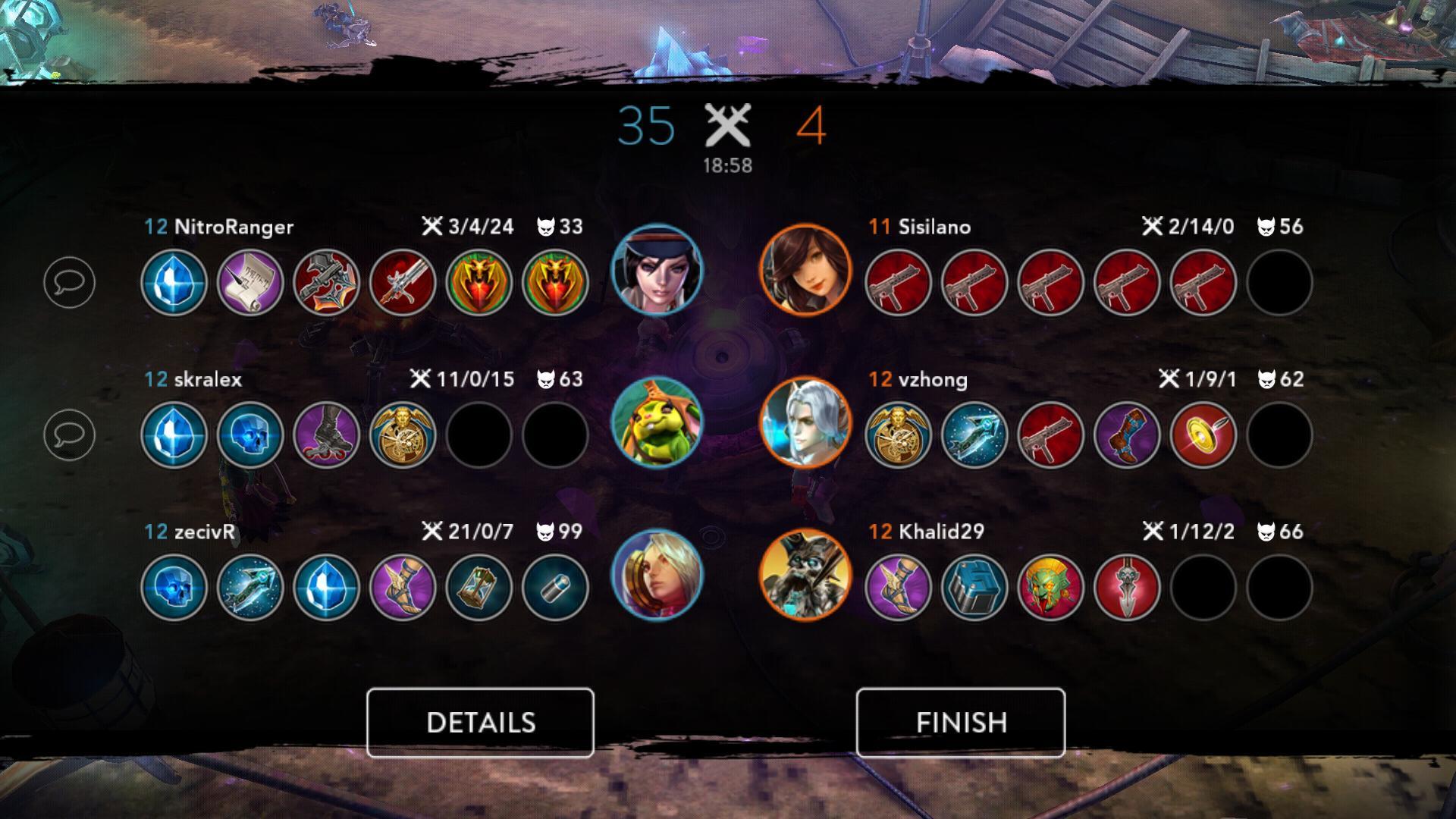This screenshot has height=819, width=1456.
Task: Select the Clockwork item in skralex's build
Action: pyautogui.click(x=403, y=435)
